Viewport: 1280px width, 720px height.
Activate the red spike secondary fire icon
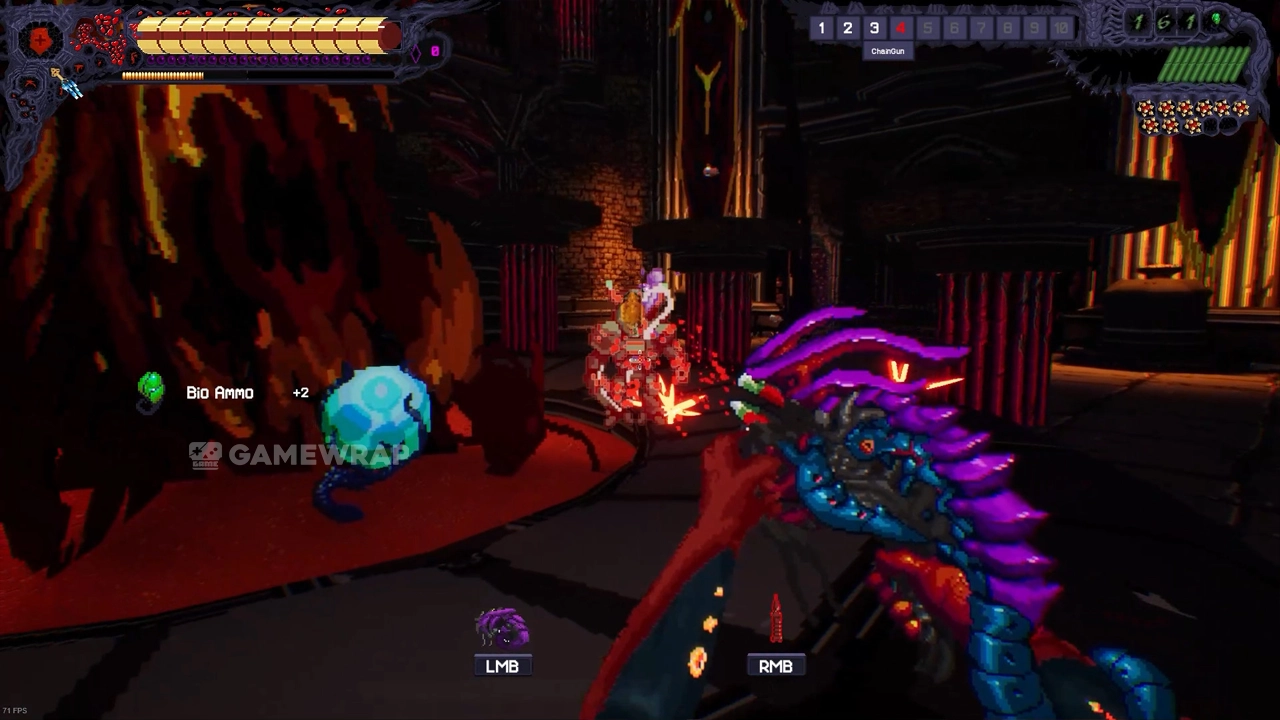pyautogui.click(x=775, y=620)
